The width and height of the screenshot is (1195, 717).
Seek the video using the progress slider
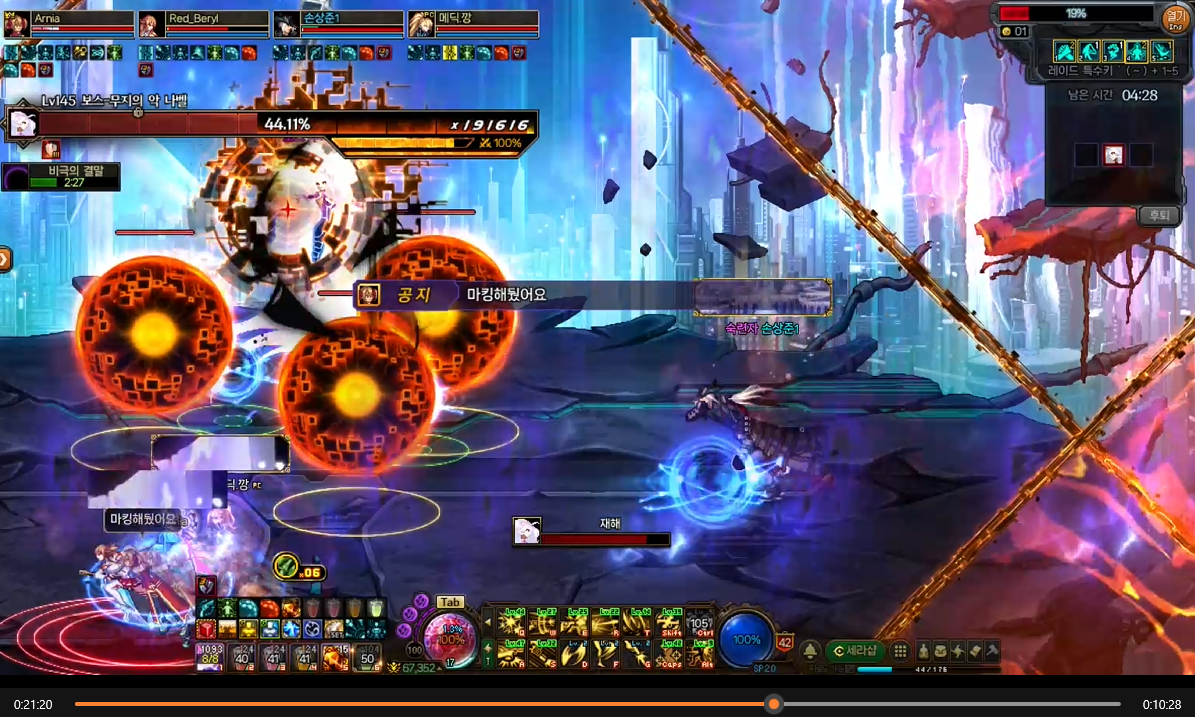pos(773,704)
